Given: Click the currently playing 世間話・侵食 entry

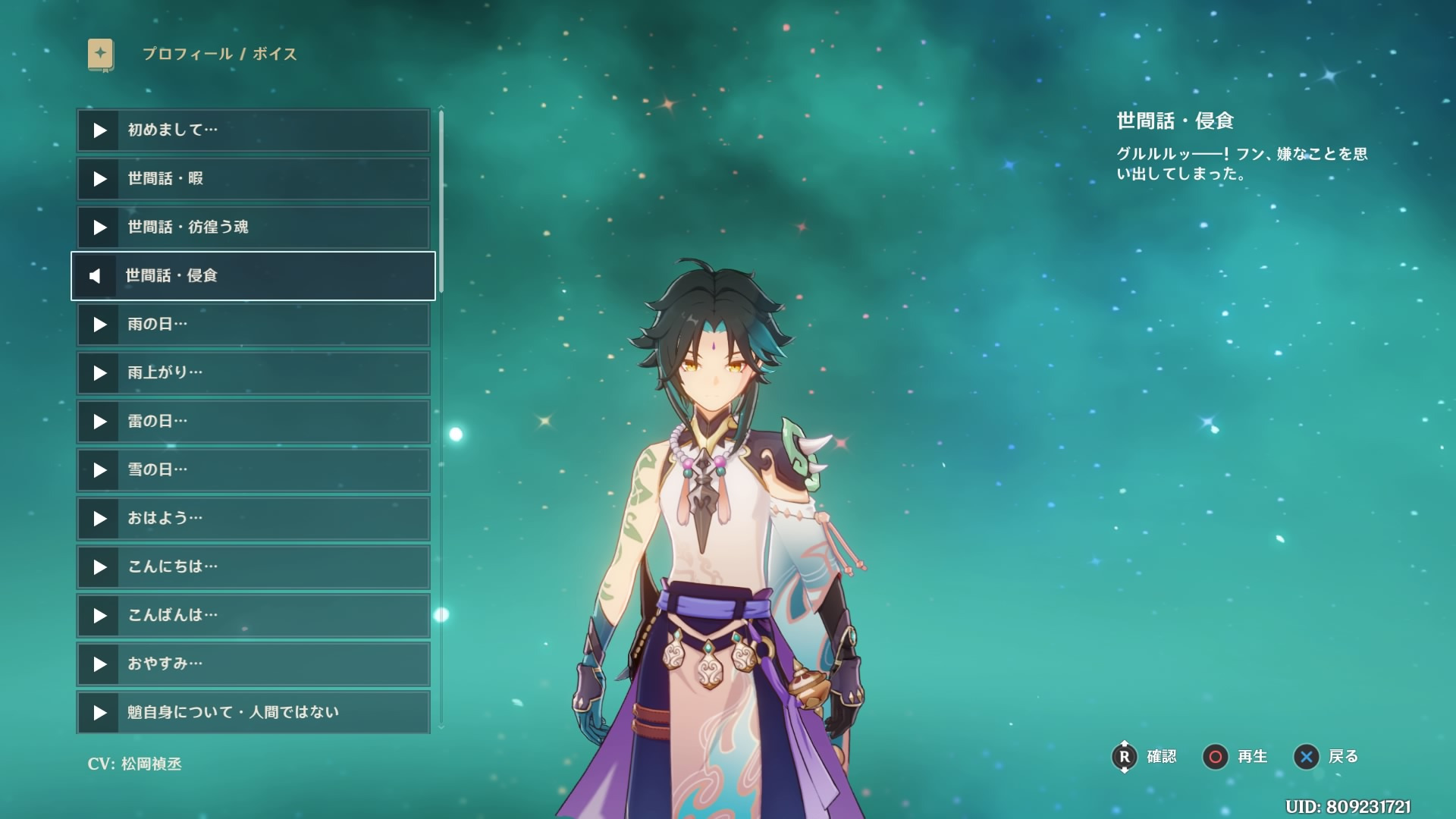Looking at the screenshot, I should [x=253, y=276].
